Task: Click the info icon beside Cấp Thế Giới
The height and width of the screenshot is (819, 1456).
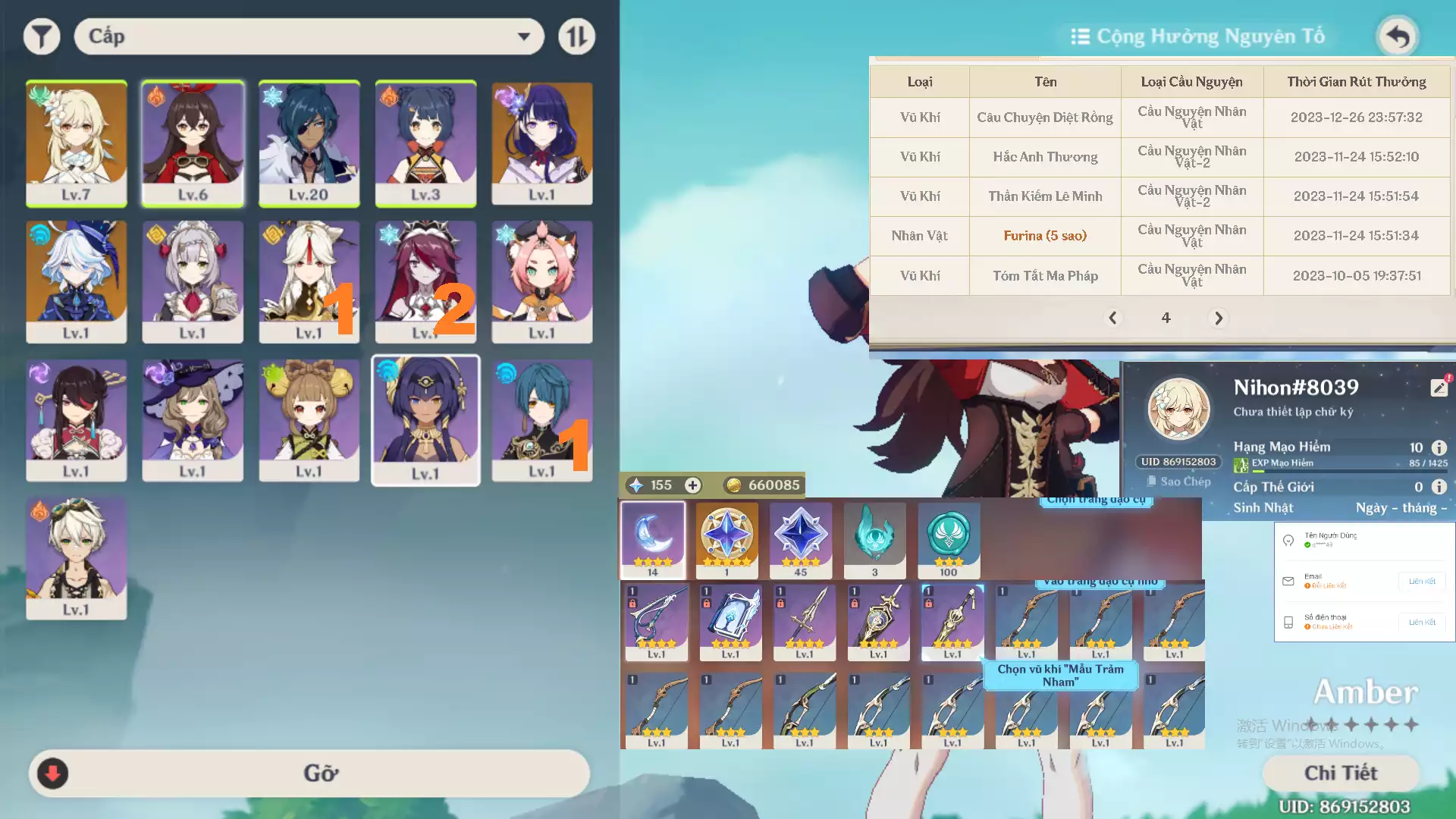Action: pos(1440,488)
